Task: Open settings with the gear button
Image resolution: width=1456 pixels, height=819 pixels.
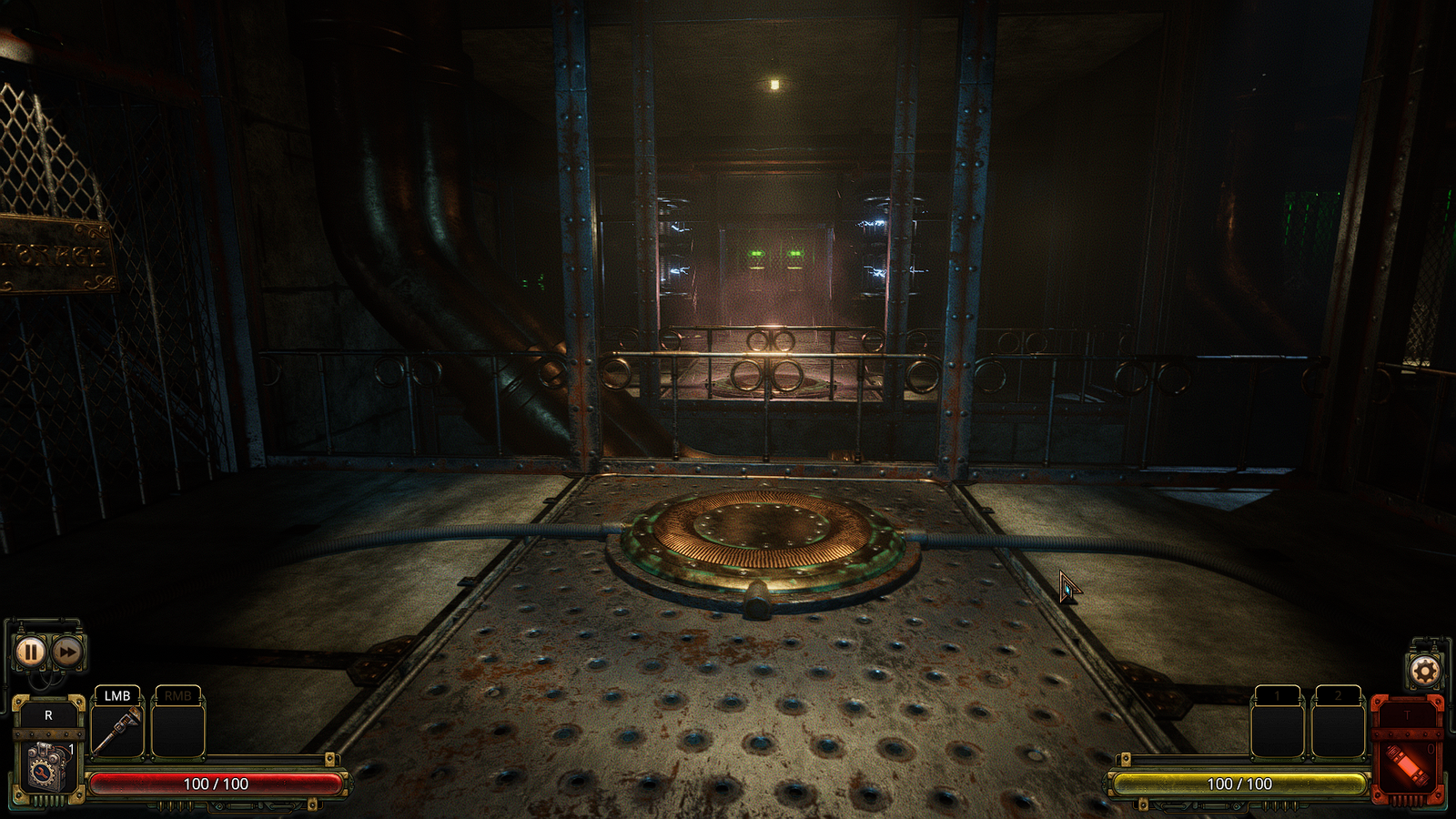Action: (1424, 672)
